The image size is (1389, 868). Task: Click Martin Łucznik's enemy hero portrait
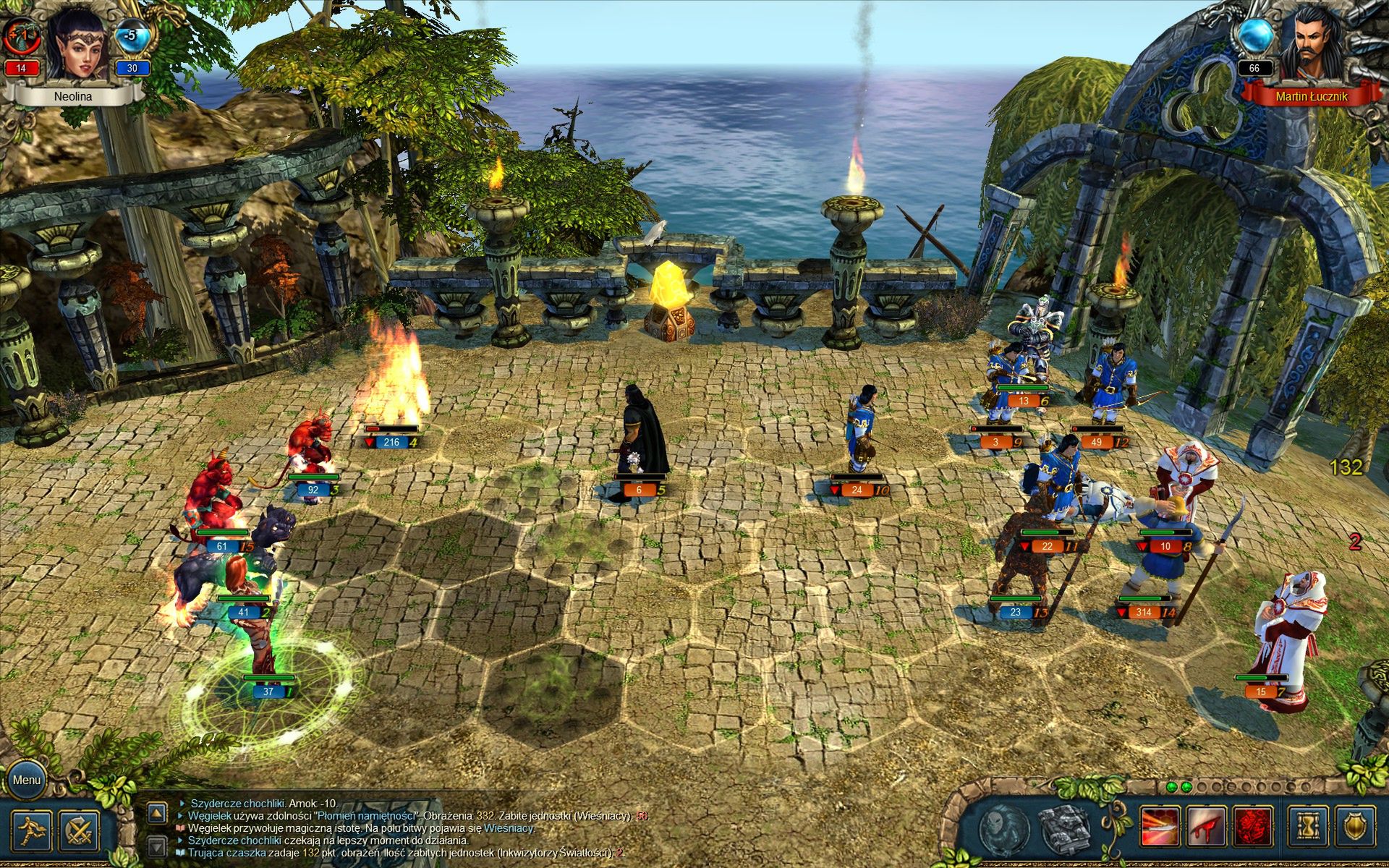click(1311, 45)
